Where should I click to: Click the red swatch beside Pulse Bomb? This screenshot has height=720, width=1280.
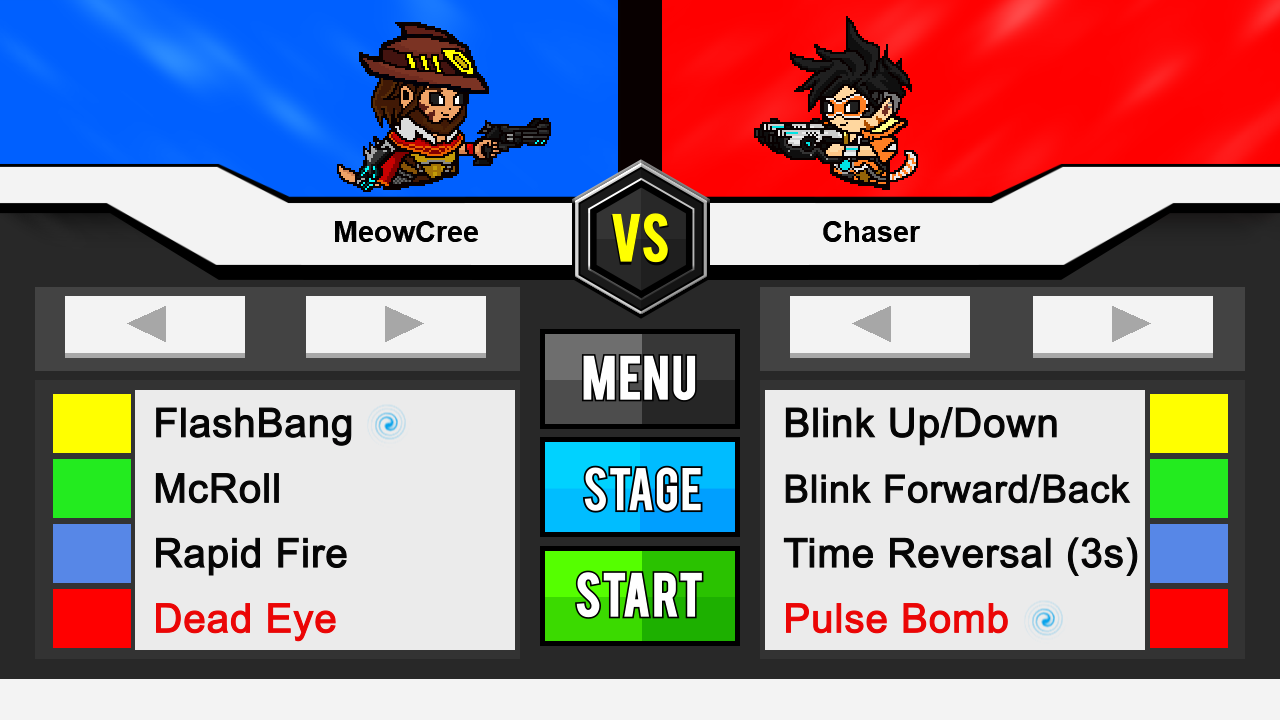click(1188, 618)
